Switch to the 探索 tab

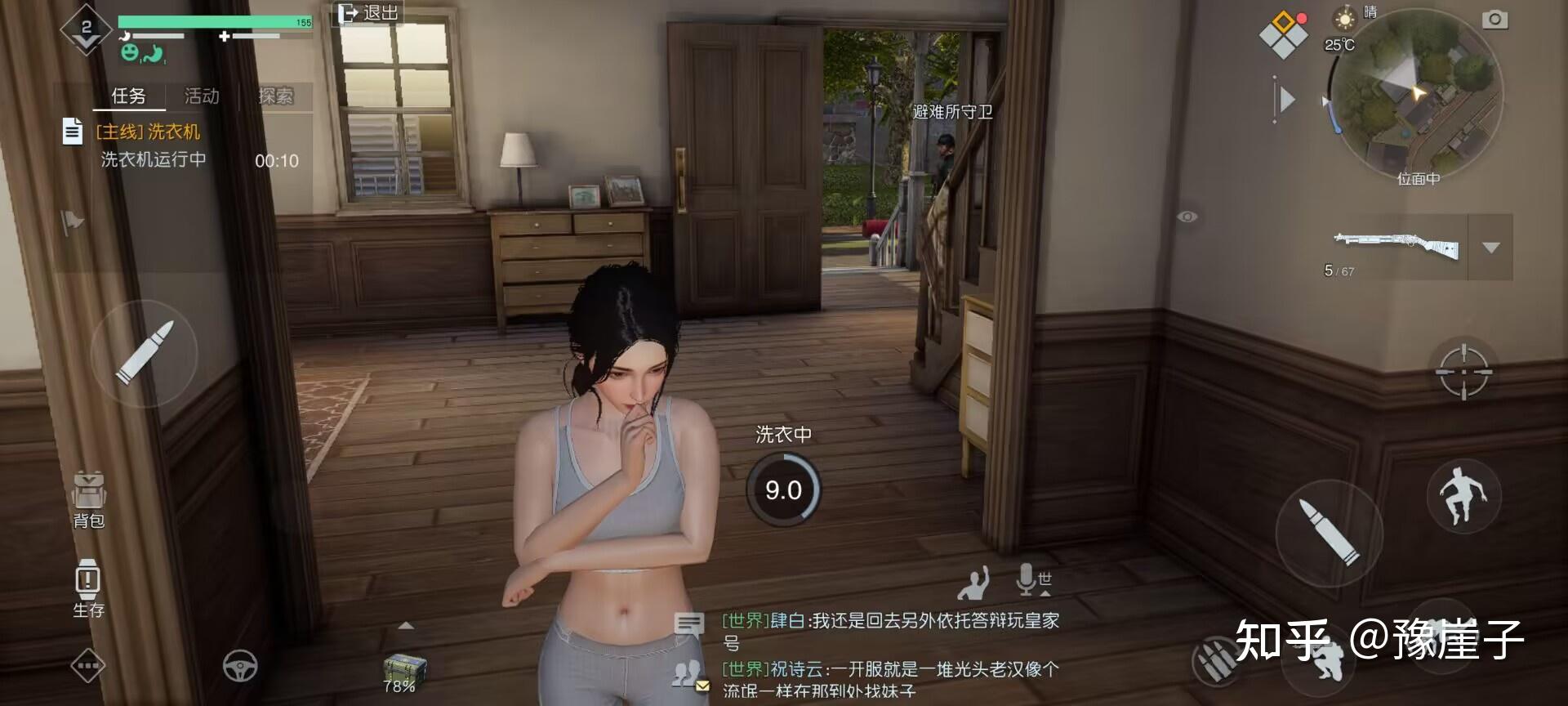(275, 96)
